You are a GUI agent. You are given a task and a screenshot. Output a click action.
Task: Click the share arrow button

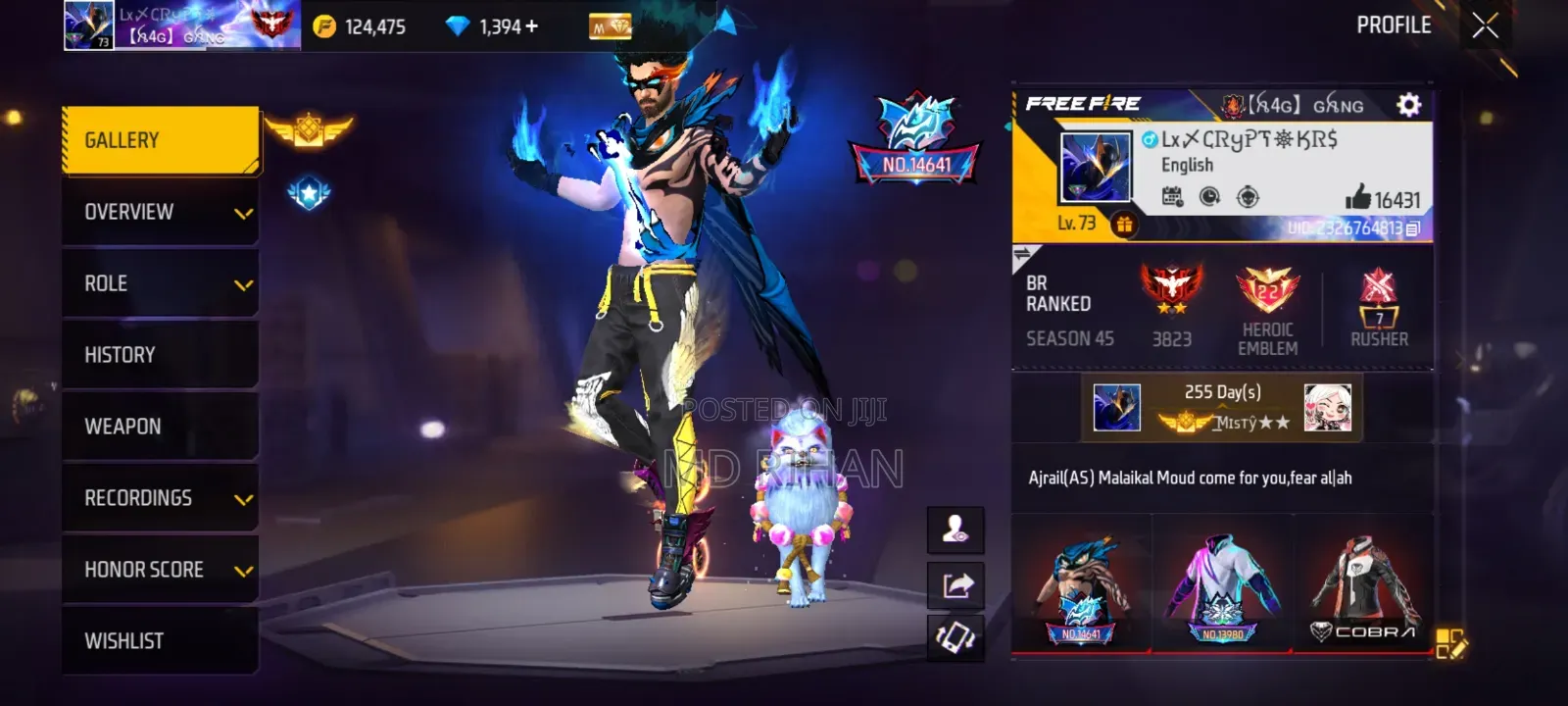(956, 585)
